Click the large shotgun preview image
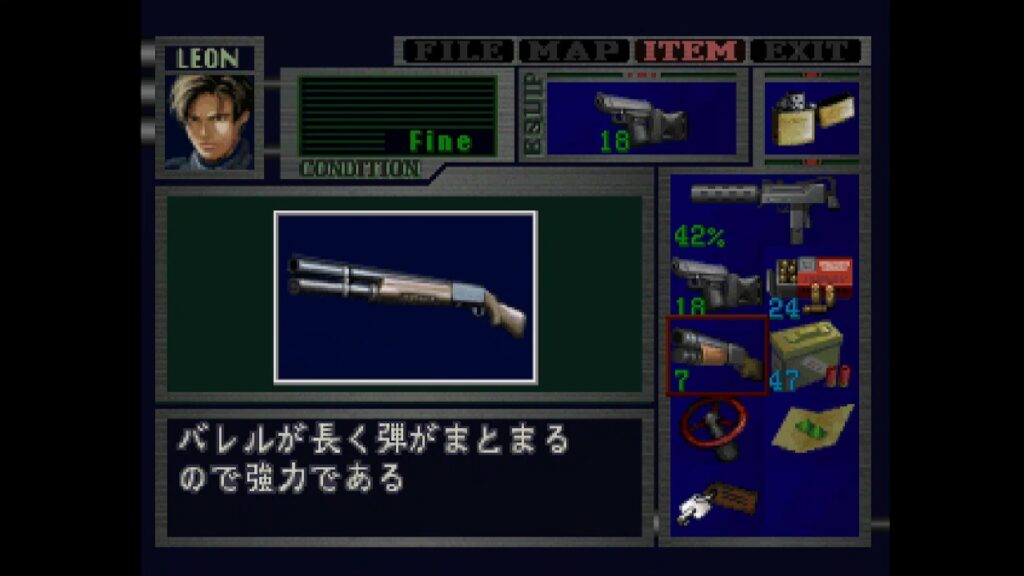Viewport: 1024px width, 576px height. pyautogui.click(x=405, y=297)
